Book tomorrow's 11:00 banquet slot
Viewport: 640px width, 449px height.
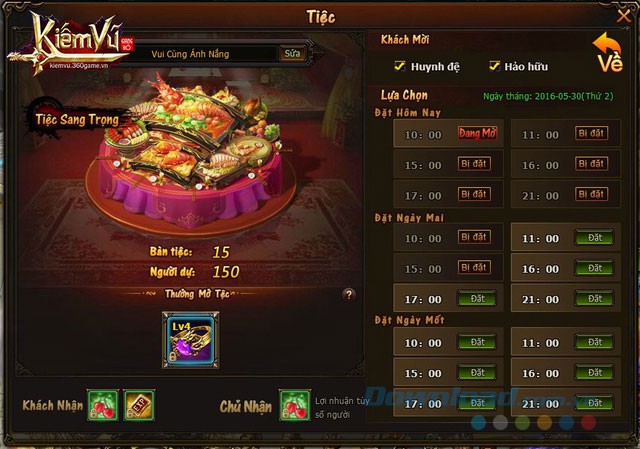594,238
